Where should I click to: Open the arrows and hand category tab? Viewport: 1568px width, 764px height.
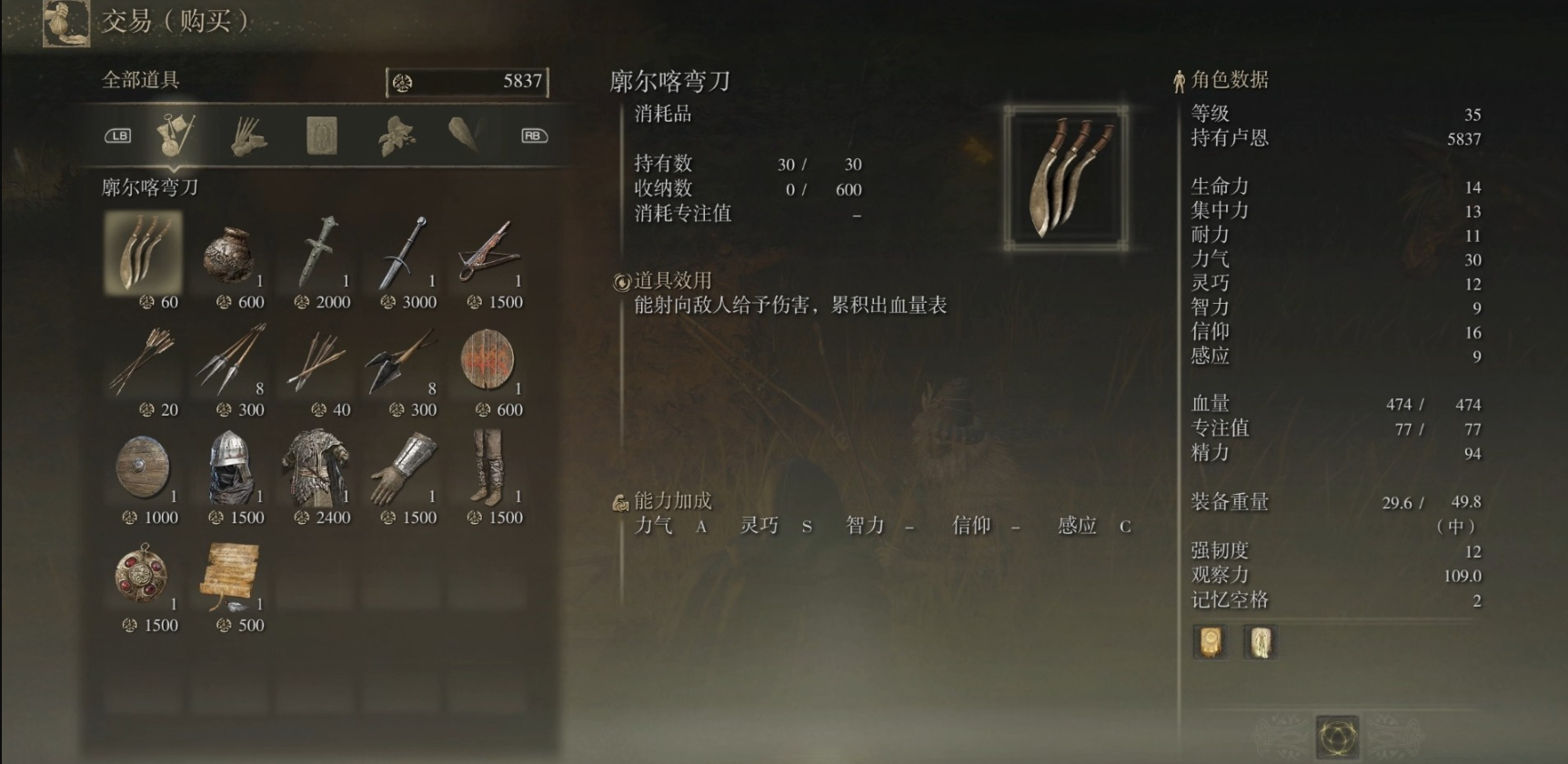pyautogui.click(x=247, y=136)
